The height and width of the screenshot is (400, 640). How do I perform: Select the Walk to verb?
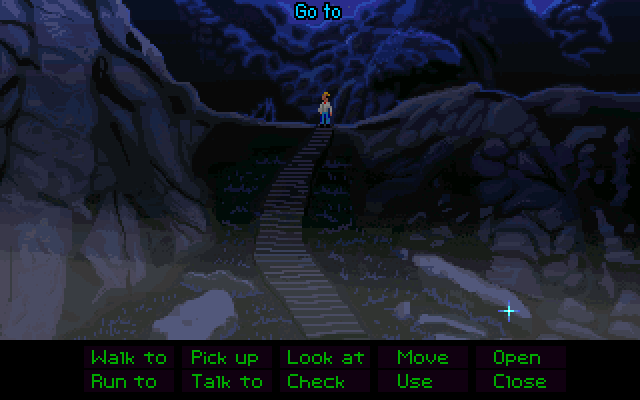tap(128, 357)
